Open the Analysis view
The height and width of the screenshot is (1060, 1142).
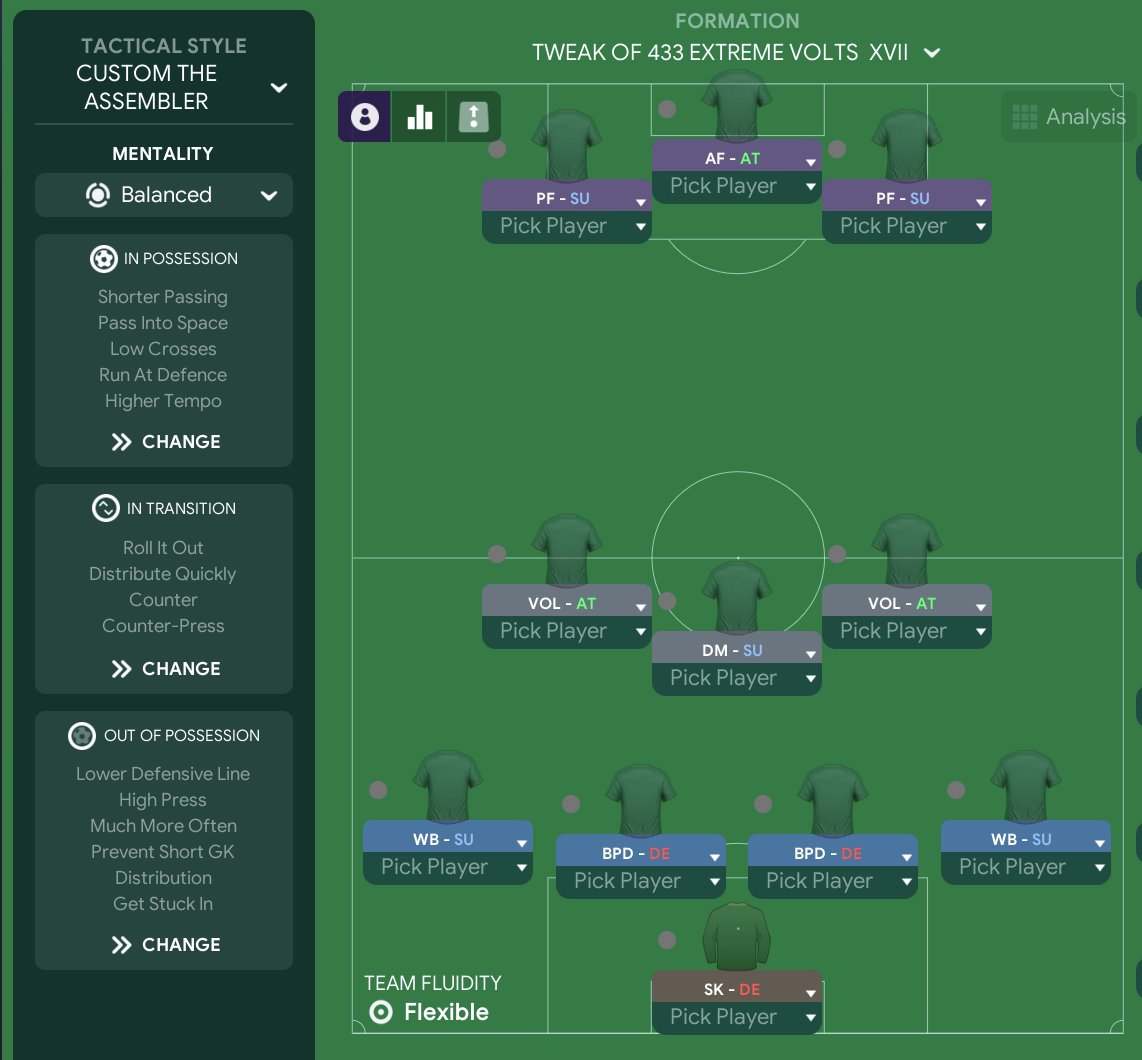(1069, 117)
